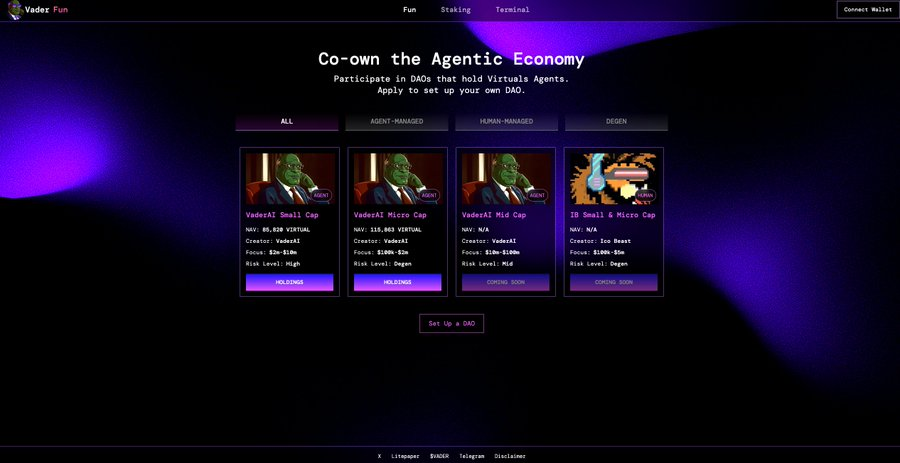
Task: View Holdings for VaderAI Small Cap
Action: pos(289,282)
